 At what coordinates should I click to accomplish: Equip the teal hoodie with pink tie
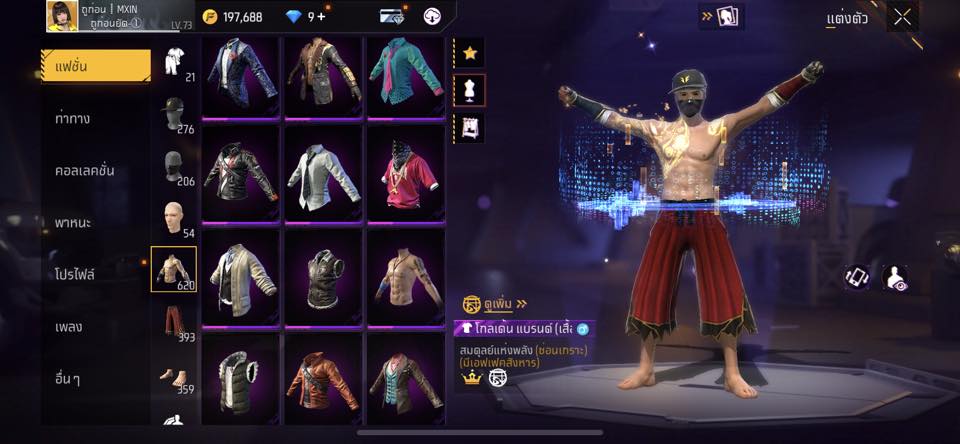[x=405, y=76]
